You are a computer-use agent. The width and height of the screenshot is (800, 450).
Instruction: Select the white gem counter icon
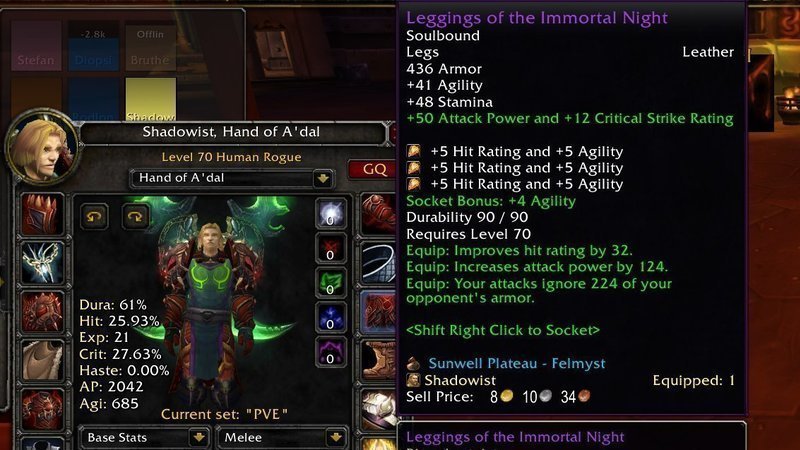[x=331, y=214]
